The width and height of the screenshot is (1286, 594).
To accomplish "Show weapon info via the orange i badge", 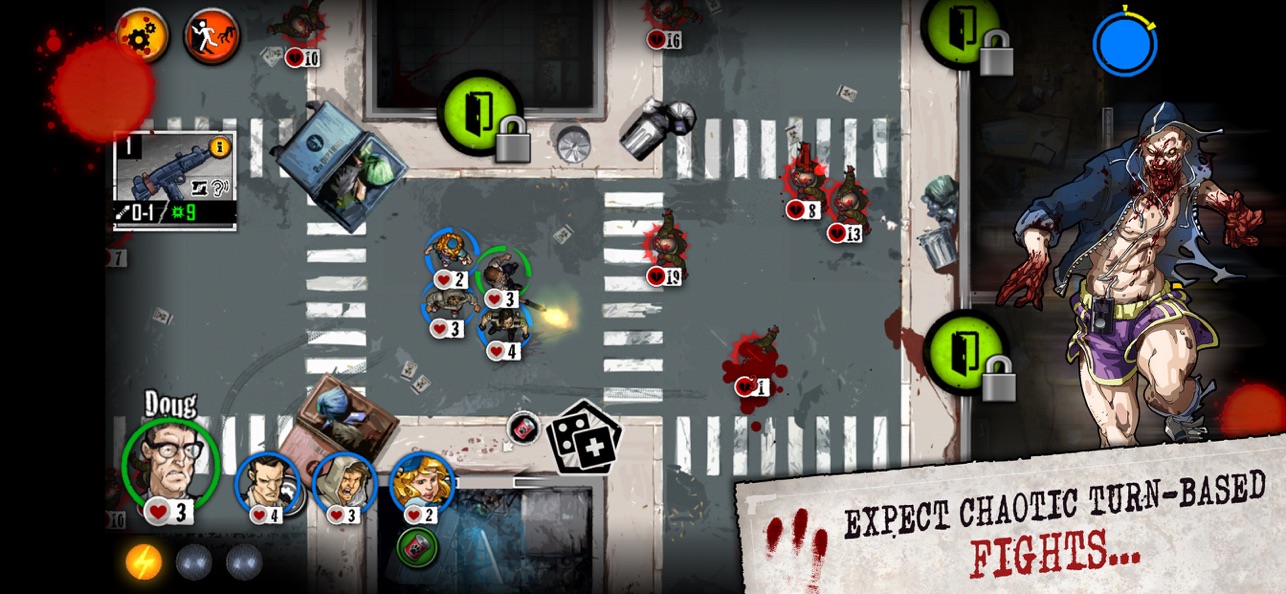I will (x=220, y=147).
